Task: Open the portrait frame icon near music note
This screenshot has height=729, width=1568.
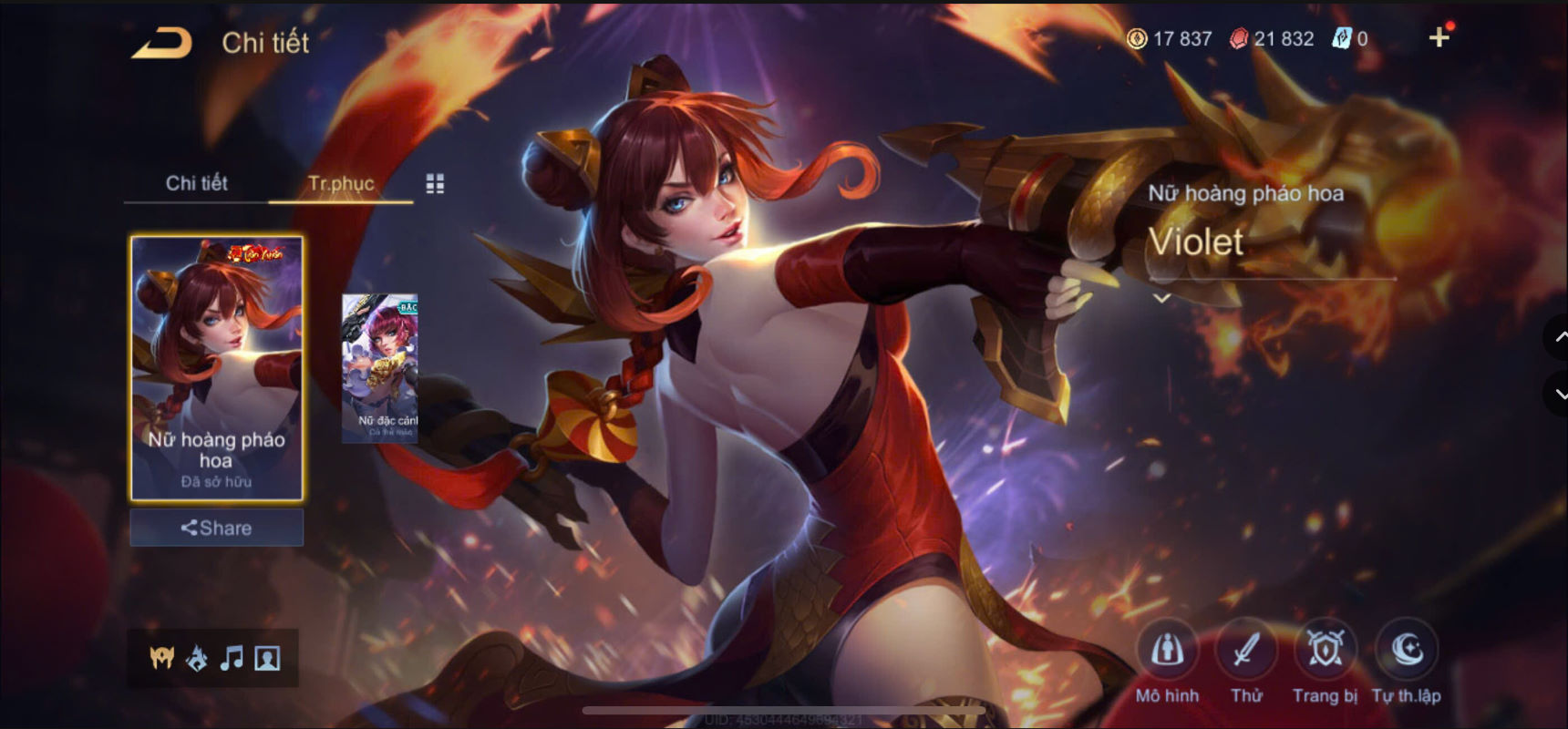Action: [x=266, y=658]
